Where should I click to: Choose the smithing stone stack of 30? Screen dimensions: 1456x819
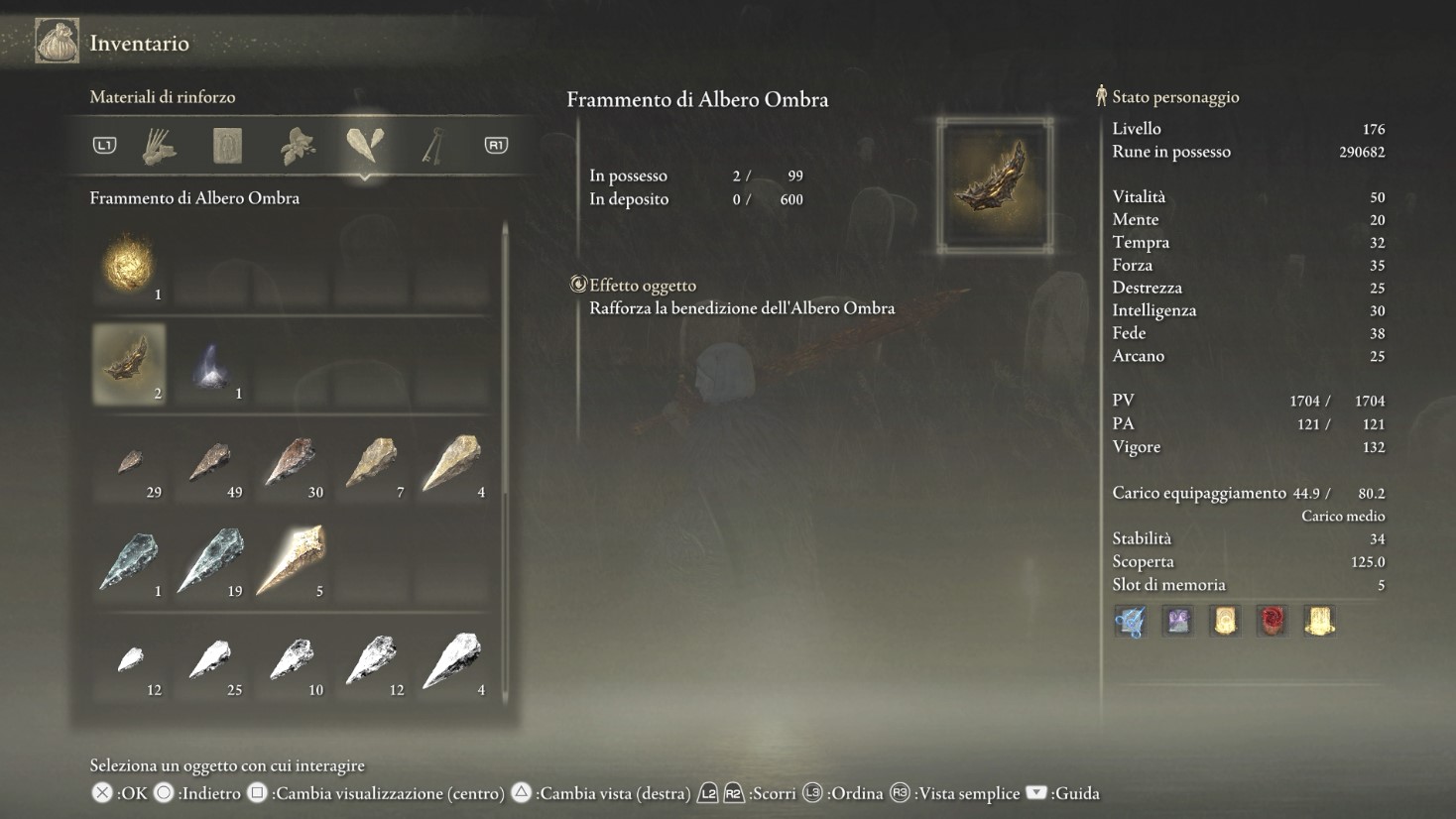[x=292, y=463]
